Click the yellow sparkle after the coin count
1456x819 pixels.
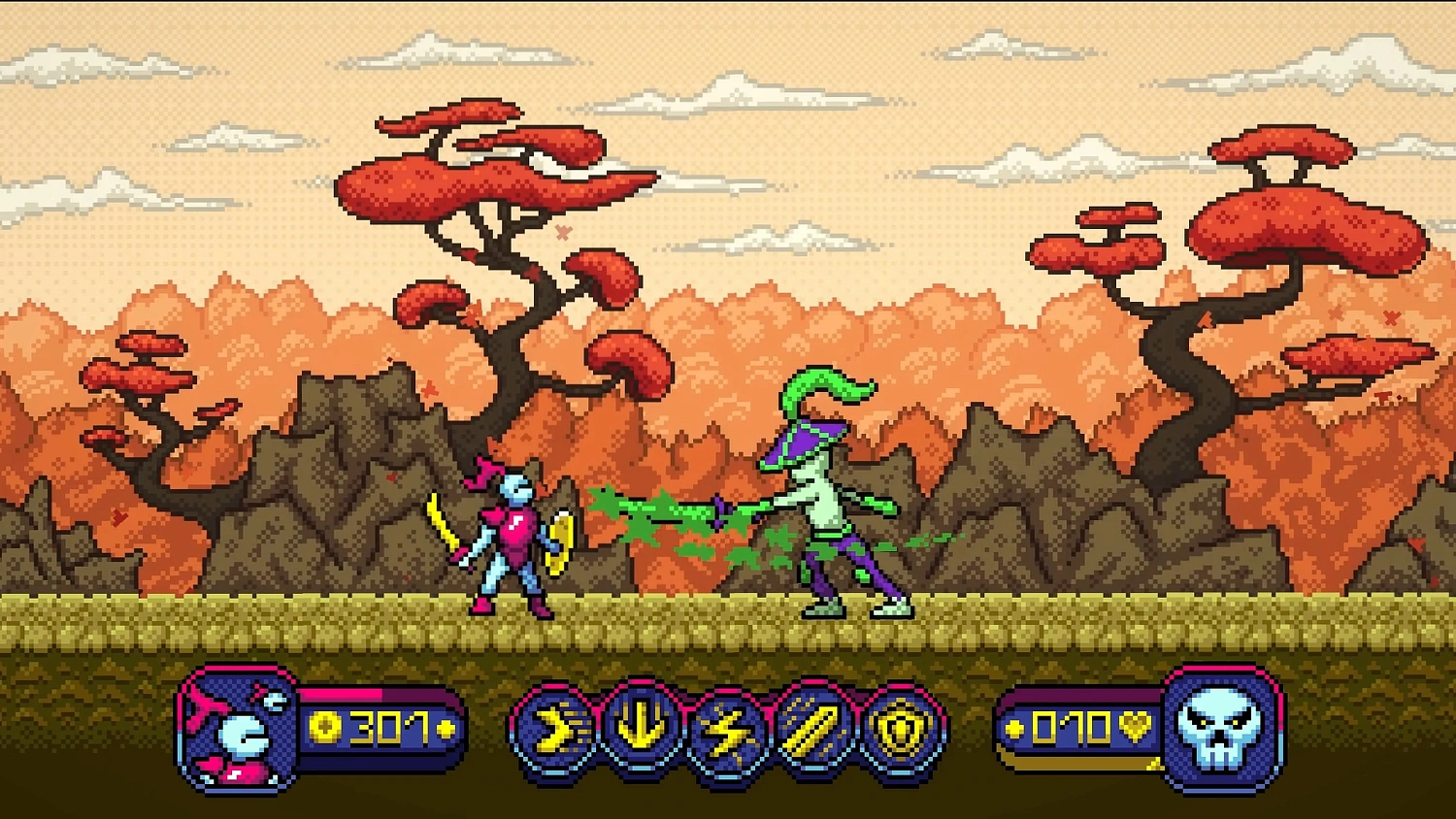(x=447, y=726)
